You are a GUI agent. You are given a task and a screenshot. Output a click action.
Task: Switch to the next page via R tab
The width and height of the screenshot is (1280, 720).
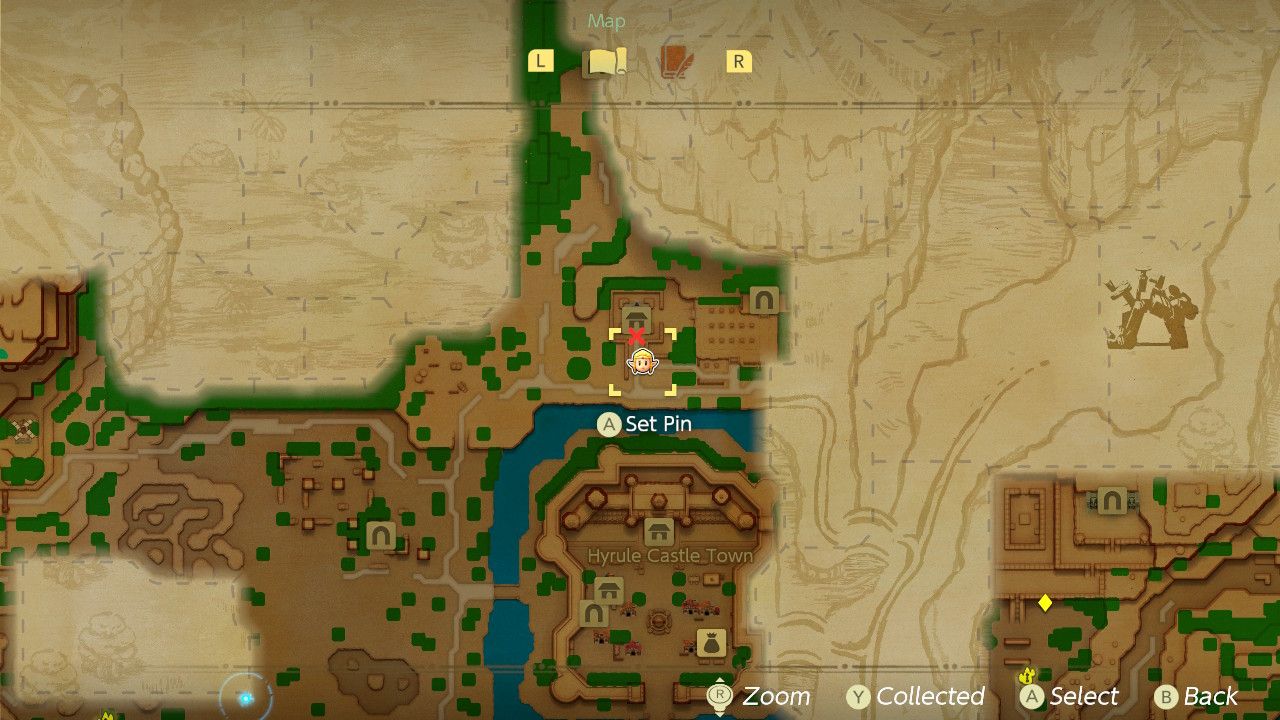(x=737, y=60)
